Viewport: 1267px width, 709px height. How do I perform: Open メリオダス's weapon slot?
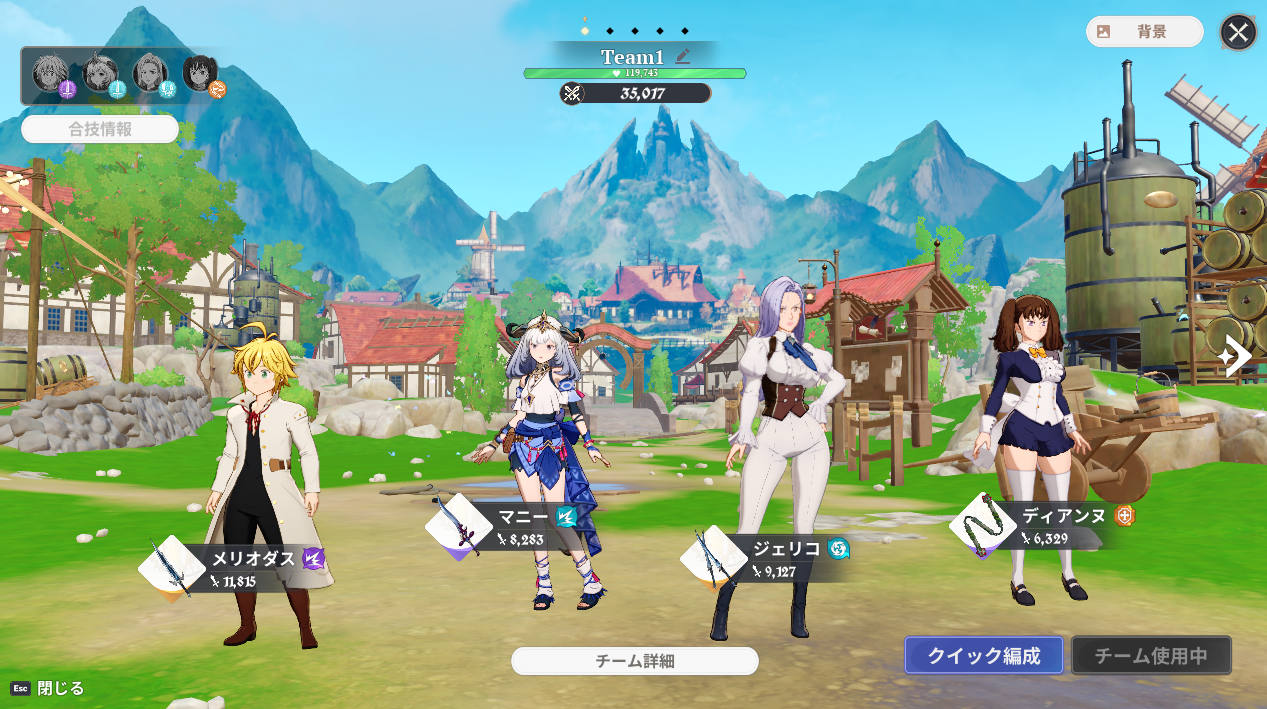click(172, 569)
